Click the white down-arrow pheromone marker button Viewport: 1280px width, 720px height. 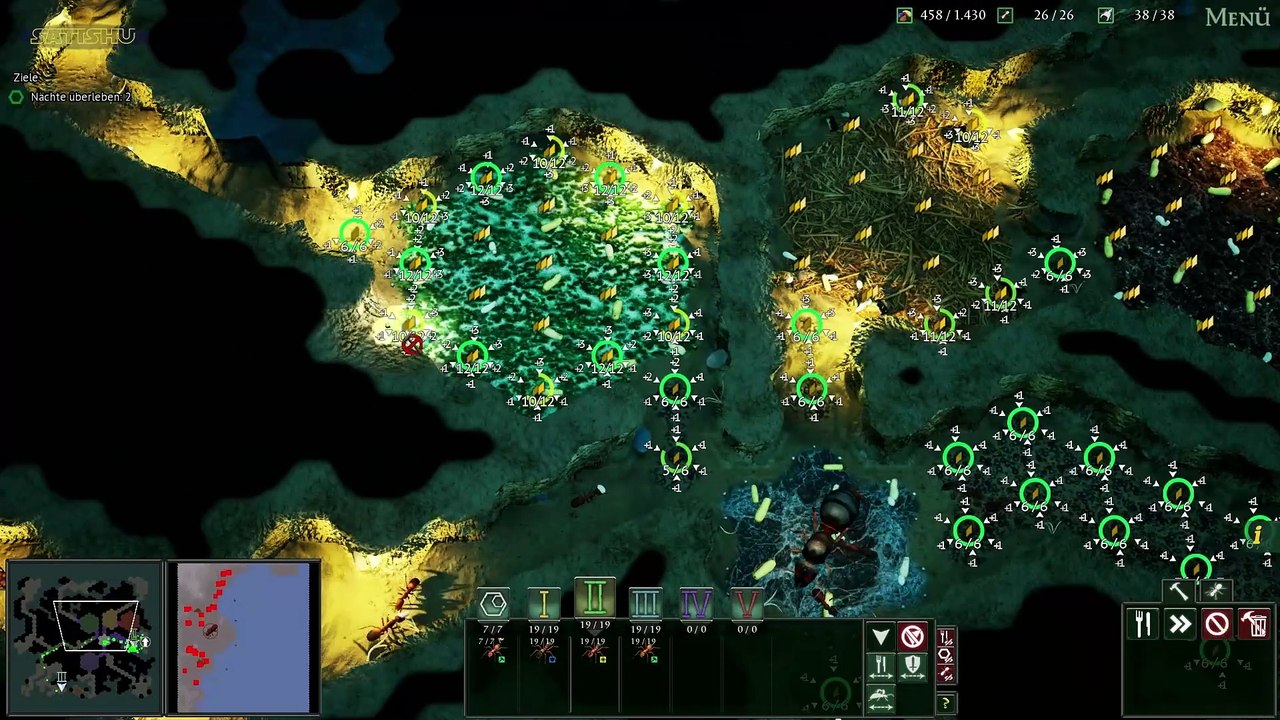pyautogui.click(x=880, y=637)
